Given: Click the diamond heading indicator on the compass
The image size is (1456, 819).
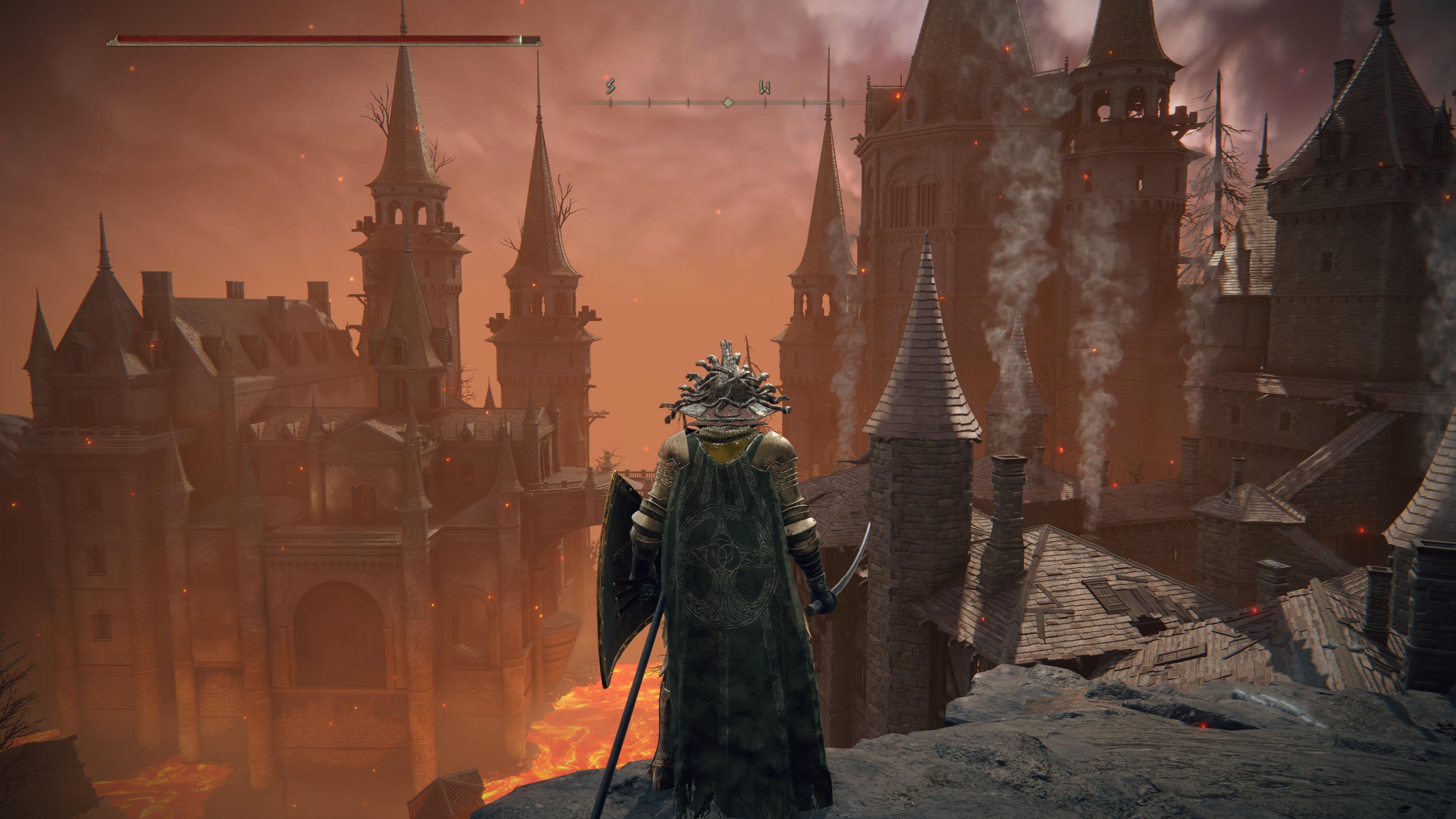Looking at the screenshot, I should point(728,102).
